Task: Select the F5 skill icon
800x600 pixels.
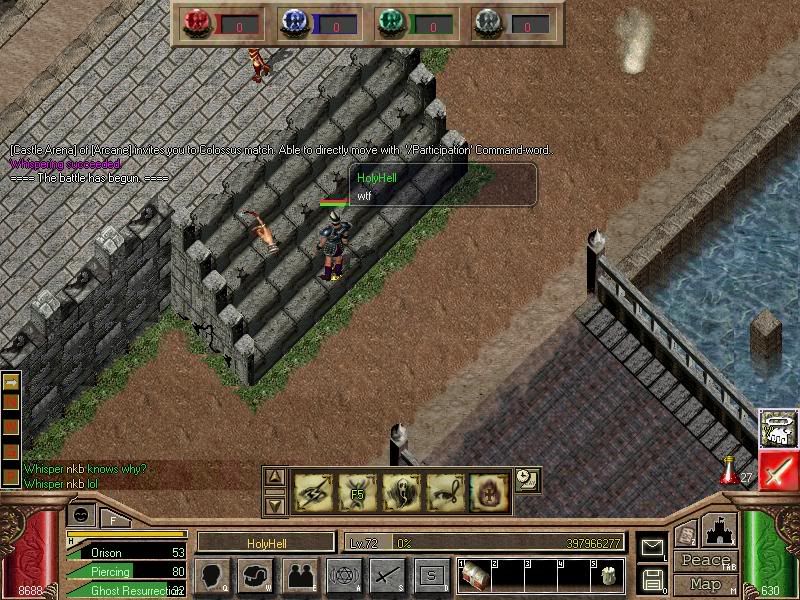Action: pyautogui.click(x=356, y=489)
